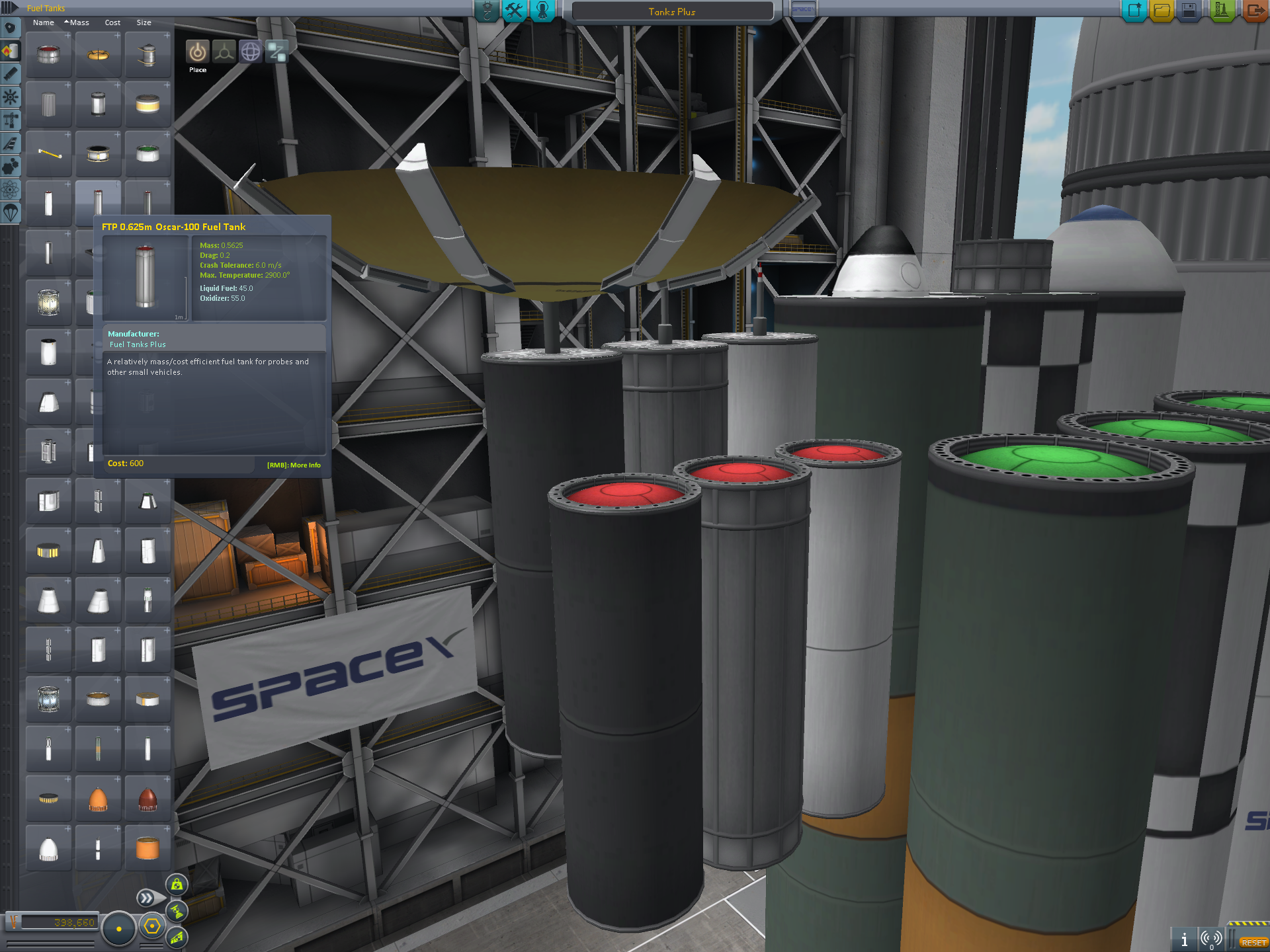Open crew selection with the Kerbal icon
This screenshot has width=1270, height=952.
(x=542, y=11)
